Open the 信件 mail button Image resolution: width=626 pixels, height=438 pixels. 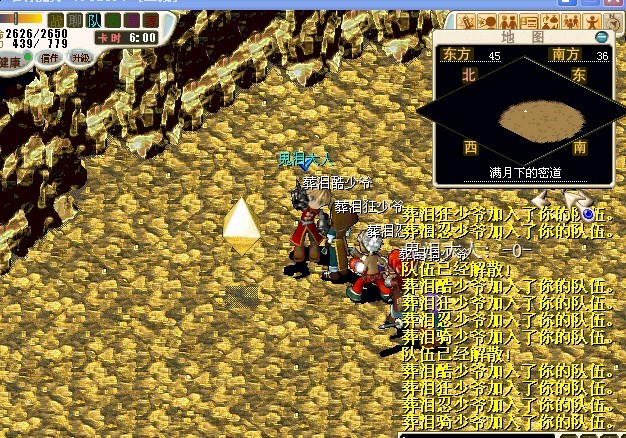(48, 58)
